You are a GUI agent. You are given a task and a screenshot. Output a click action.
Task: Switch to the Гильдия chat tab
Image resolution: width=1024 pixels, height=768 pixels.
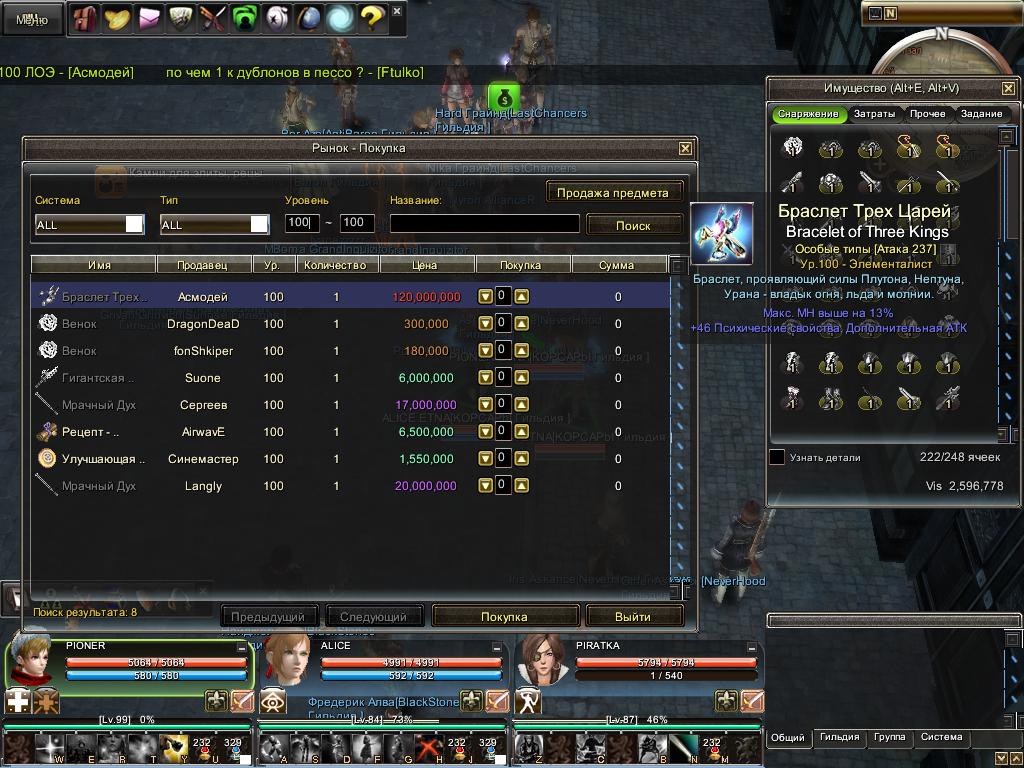(839, 738)
